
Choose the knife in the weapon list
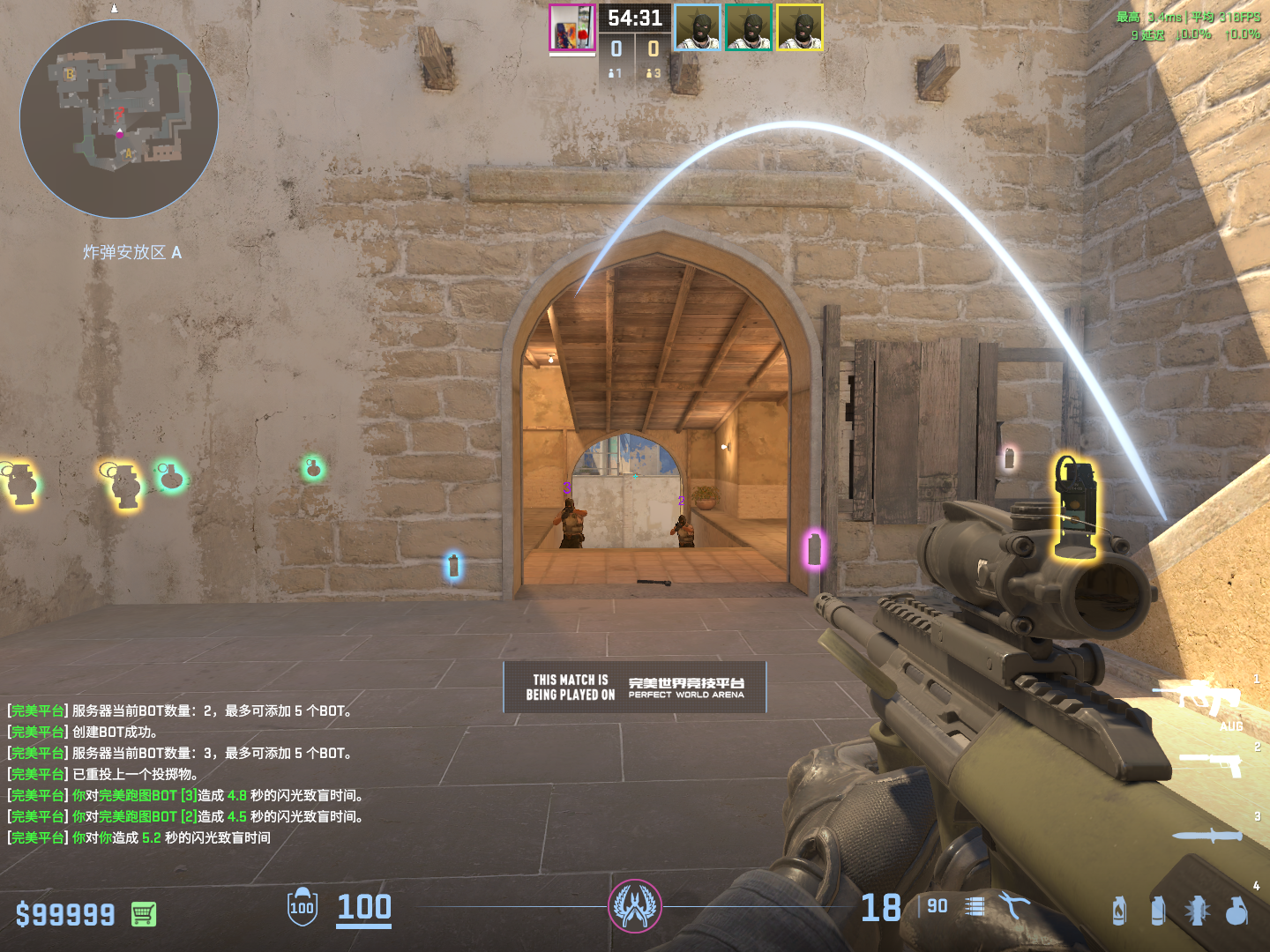click(x=1206, y=836)
